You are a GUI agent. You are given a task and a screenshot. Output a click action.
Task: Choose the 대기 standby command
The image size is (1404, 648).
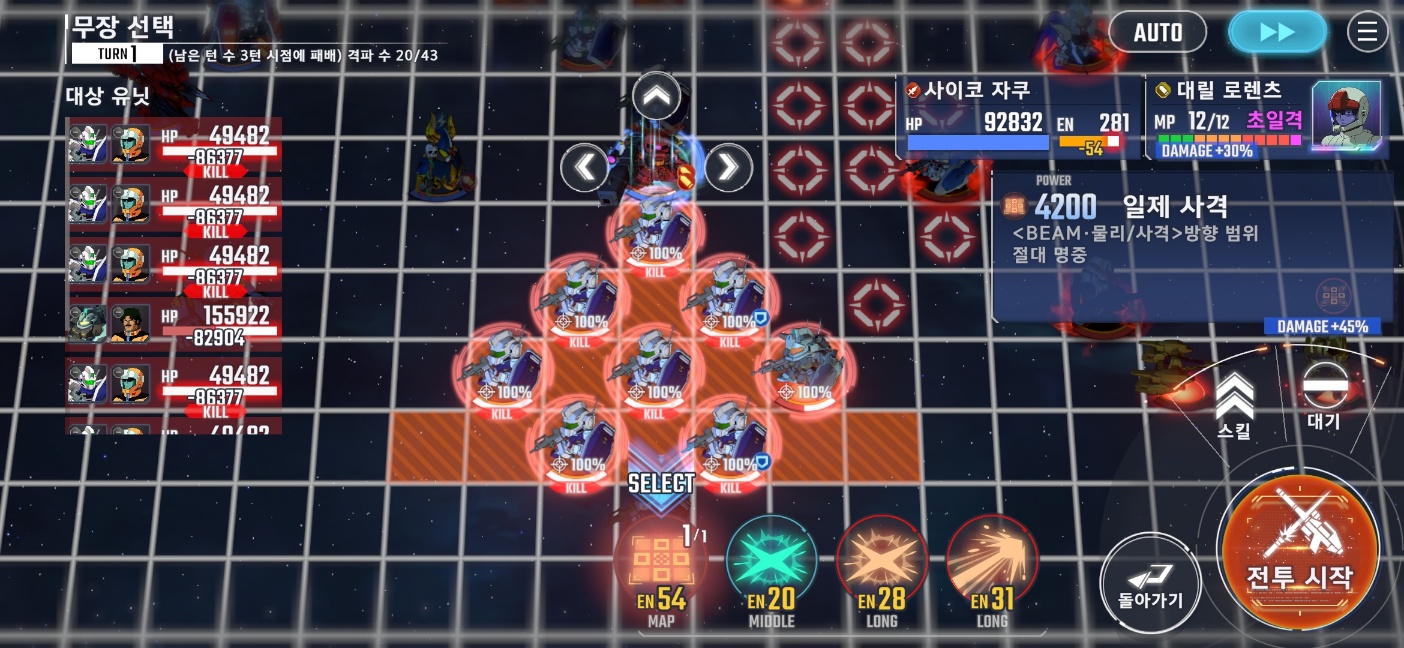pos(1324,395)
